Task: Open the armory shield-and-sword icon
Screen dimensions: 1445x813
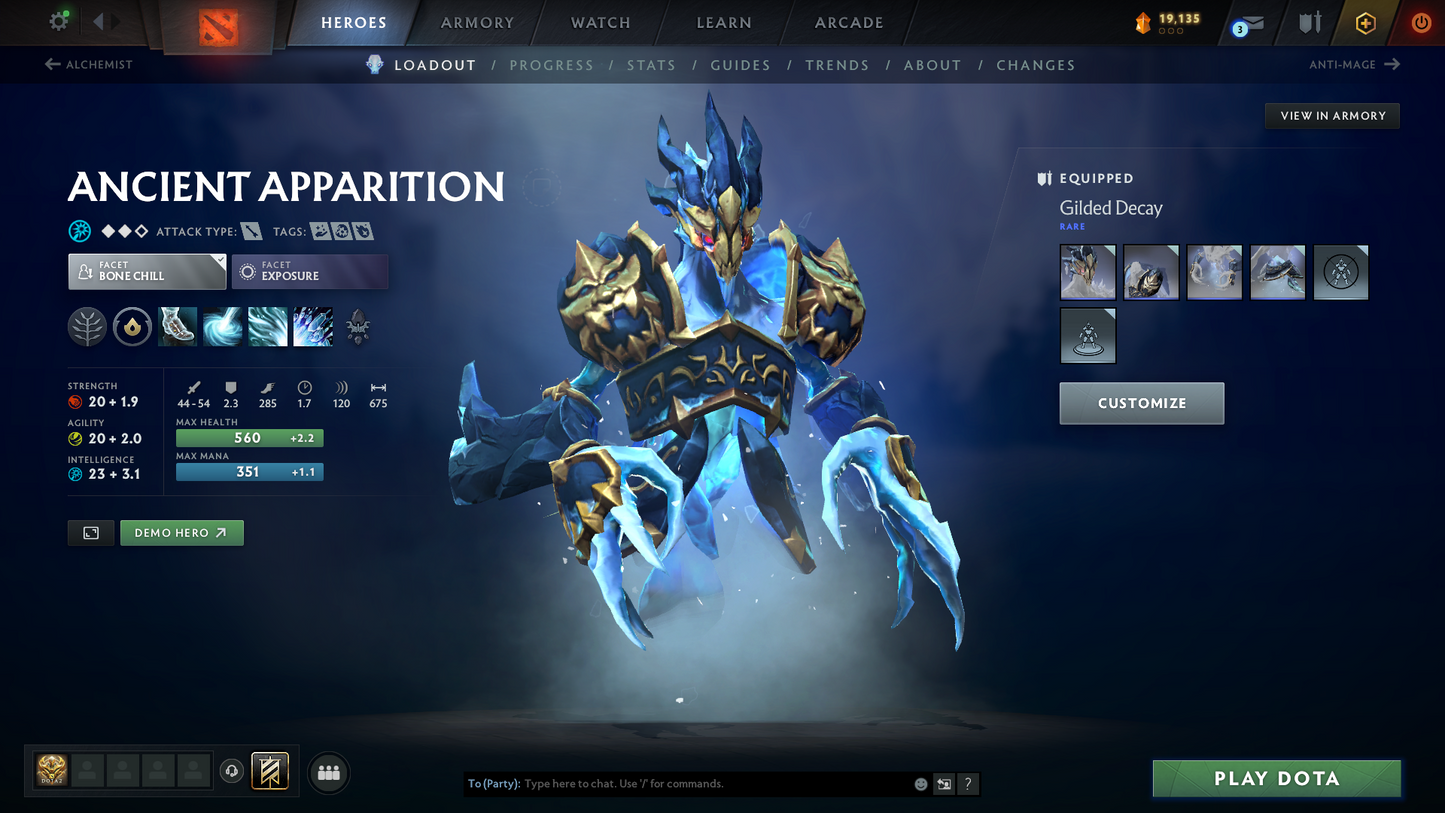Action: pos(1310,22)
